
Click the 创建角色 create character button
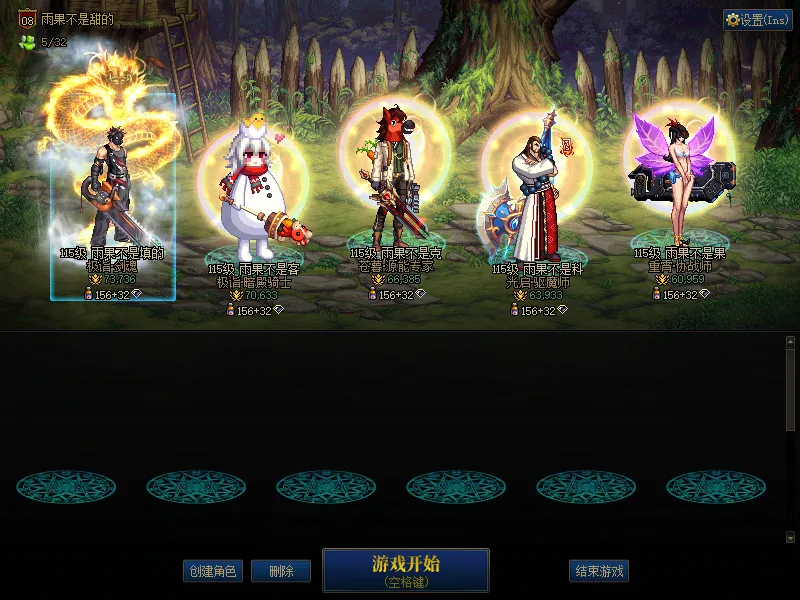(x=212, y=571)
